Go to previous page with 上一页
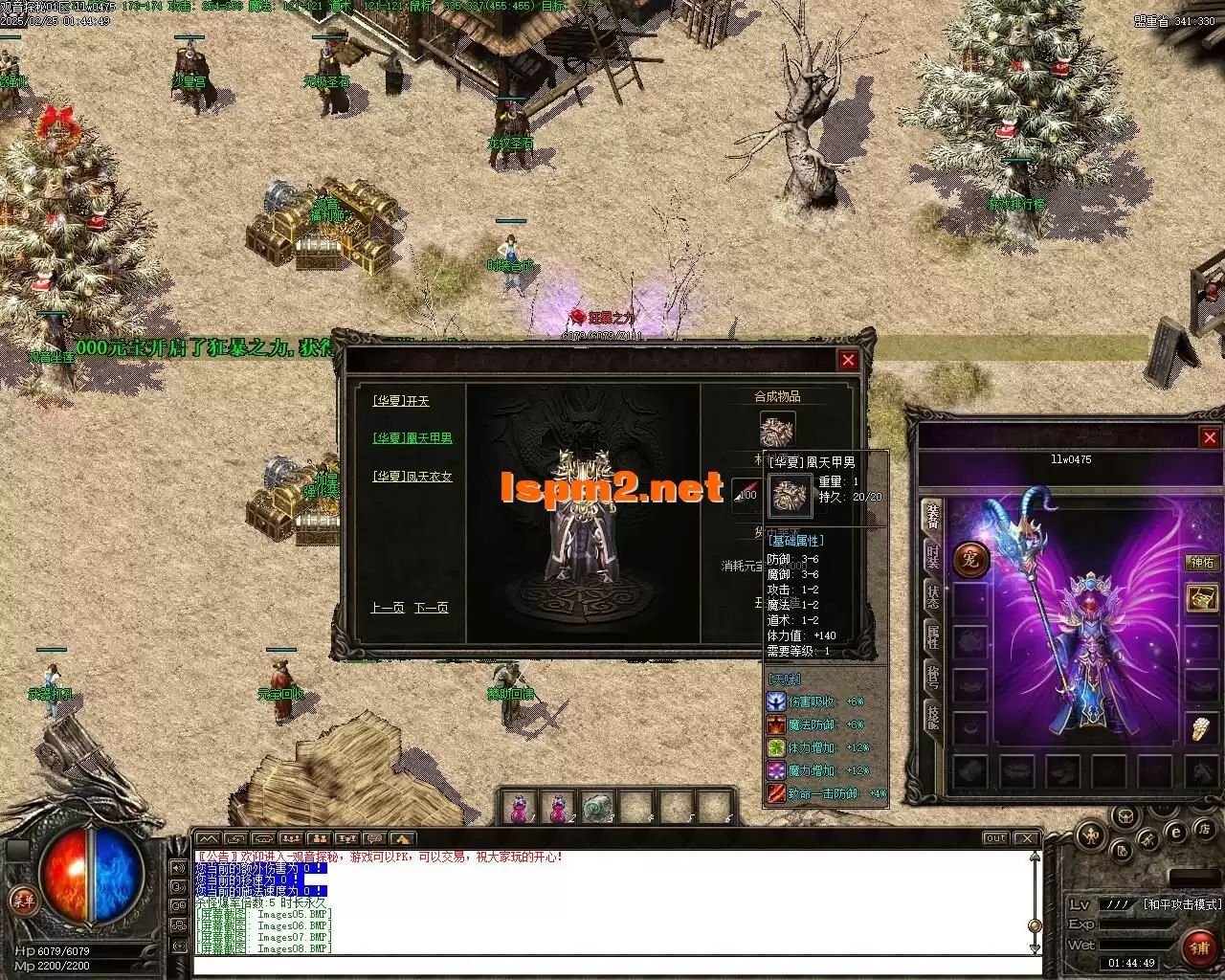 pyautogui.click(x=387, y=609)
